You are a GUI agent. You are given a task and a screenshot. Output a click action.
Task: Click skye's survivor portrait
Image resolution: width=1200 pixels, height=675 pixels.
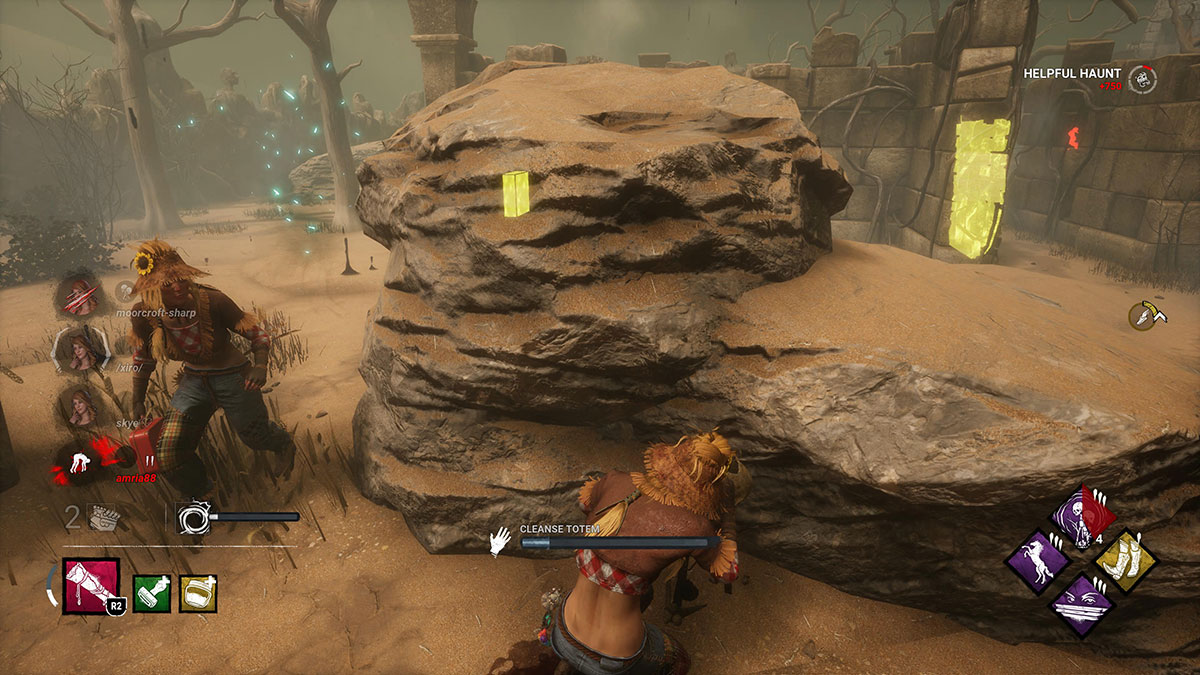[80, 406]
